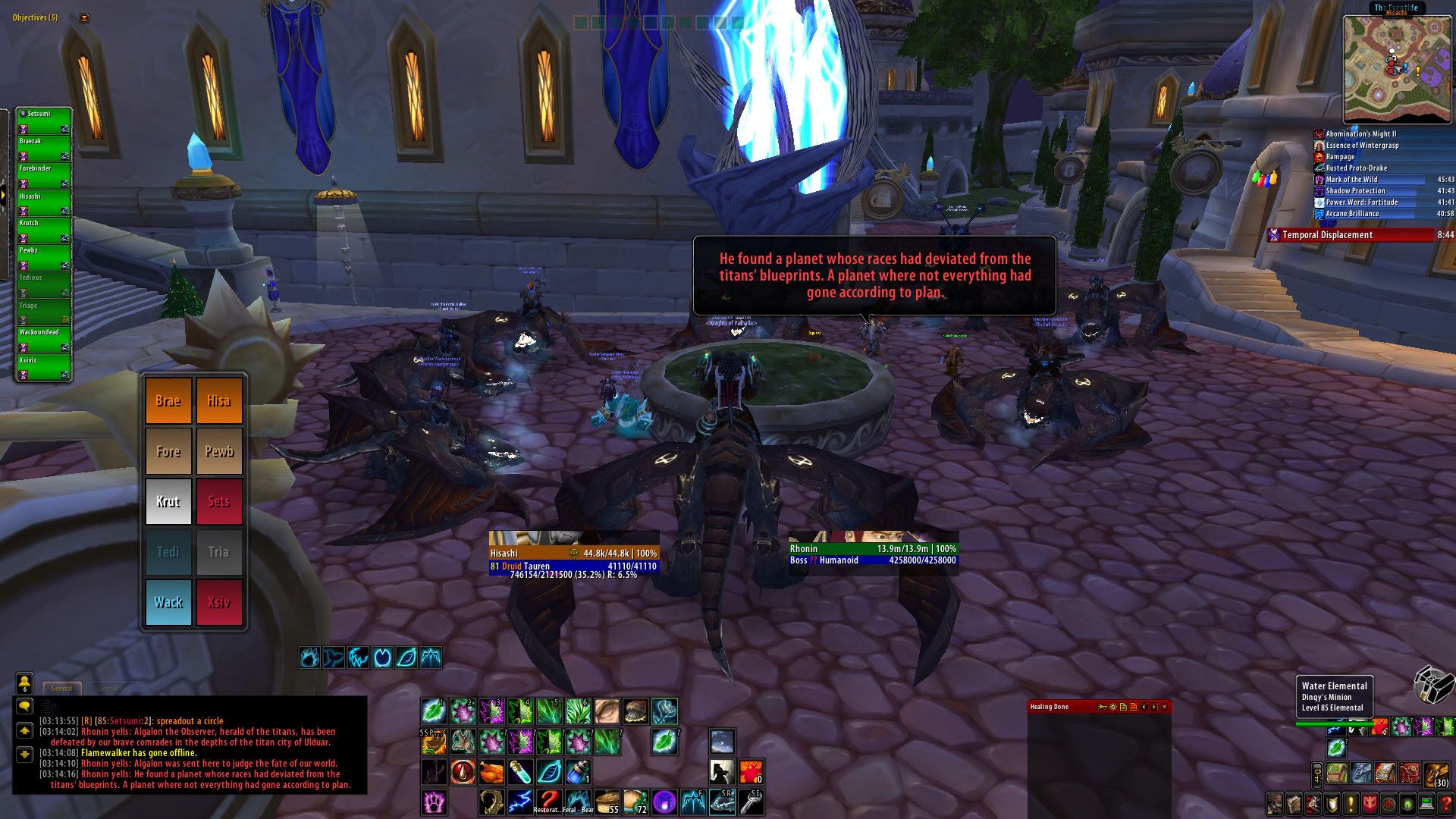Image resolution: width=1456 pixels, height=819 pixels.
Task: Click the purple paw print ability
Action: 434,802
